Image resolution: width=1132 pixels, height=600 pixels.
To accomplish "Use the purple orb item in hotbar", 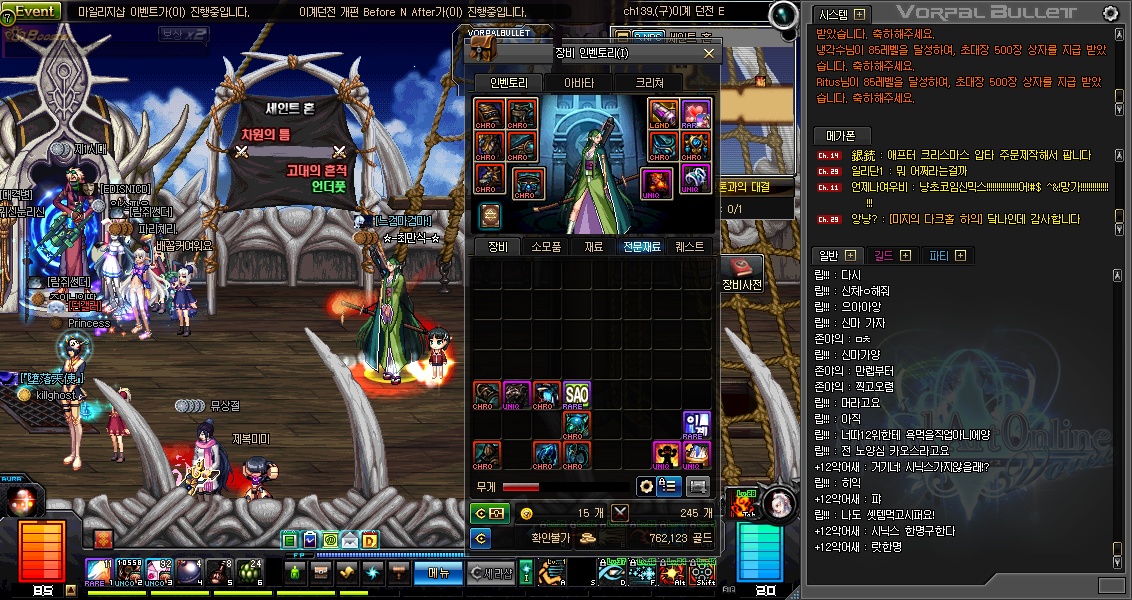I will tap(189, 571).
